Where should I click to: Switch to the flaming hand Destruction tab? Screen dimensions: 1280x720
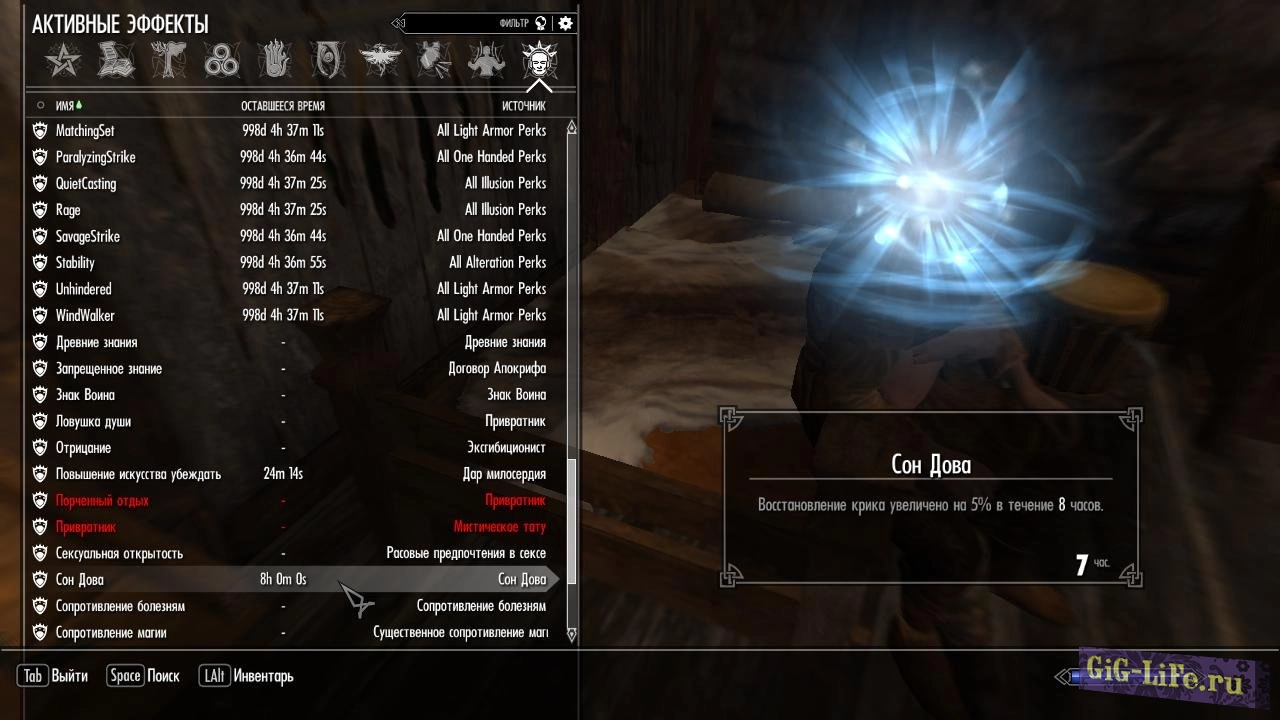coord(274,61)
